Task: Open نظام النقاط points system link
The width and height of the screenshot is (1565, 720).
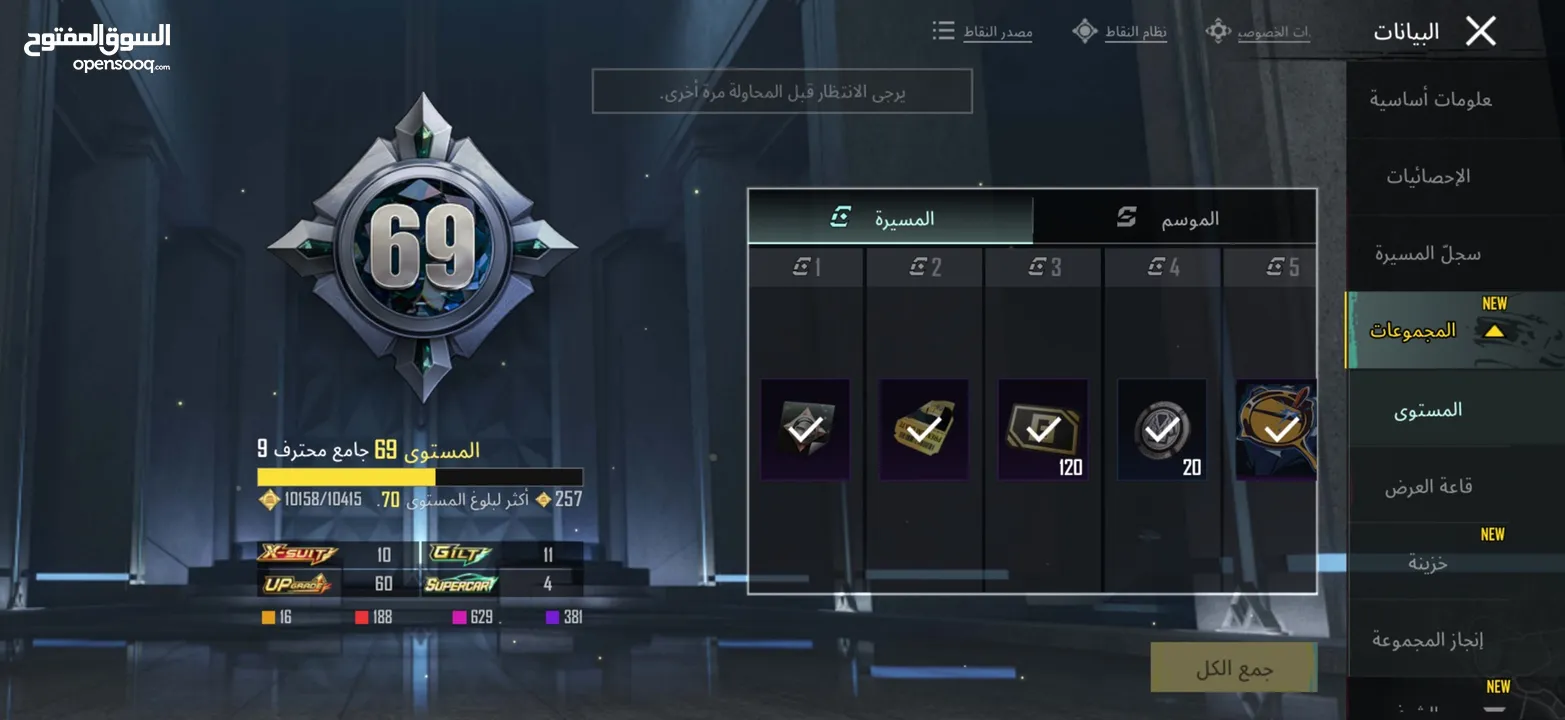Action: tap(1120, 32)
